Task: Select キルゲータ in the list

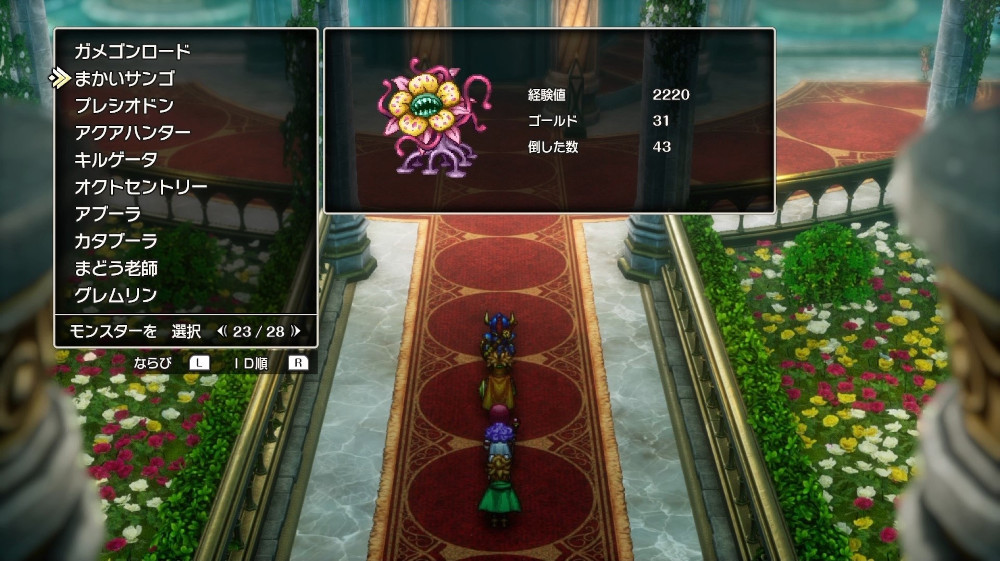Action: tap(116, 160)
